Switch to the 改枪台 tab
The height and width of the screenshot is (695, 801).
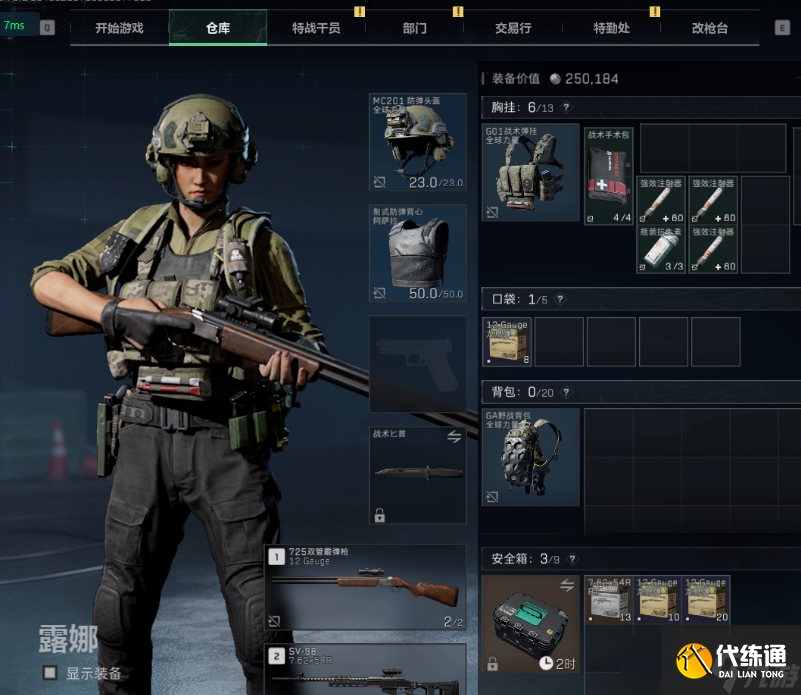(710, 28)
